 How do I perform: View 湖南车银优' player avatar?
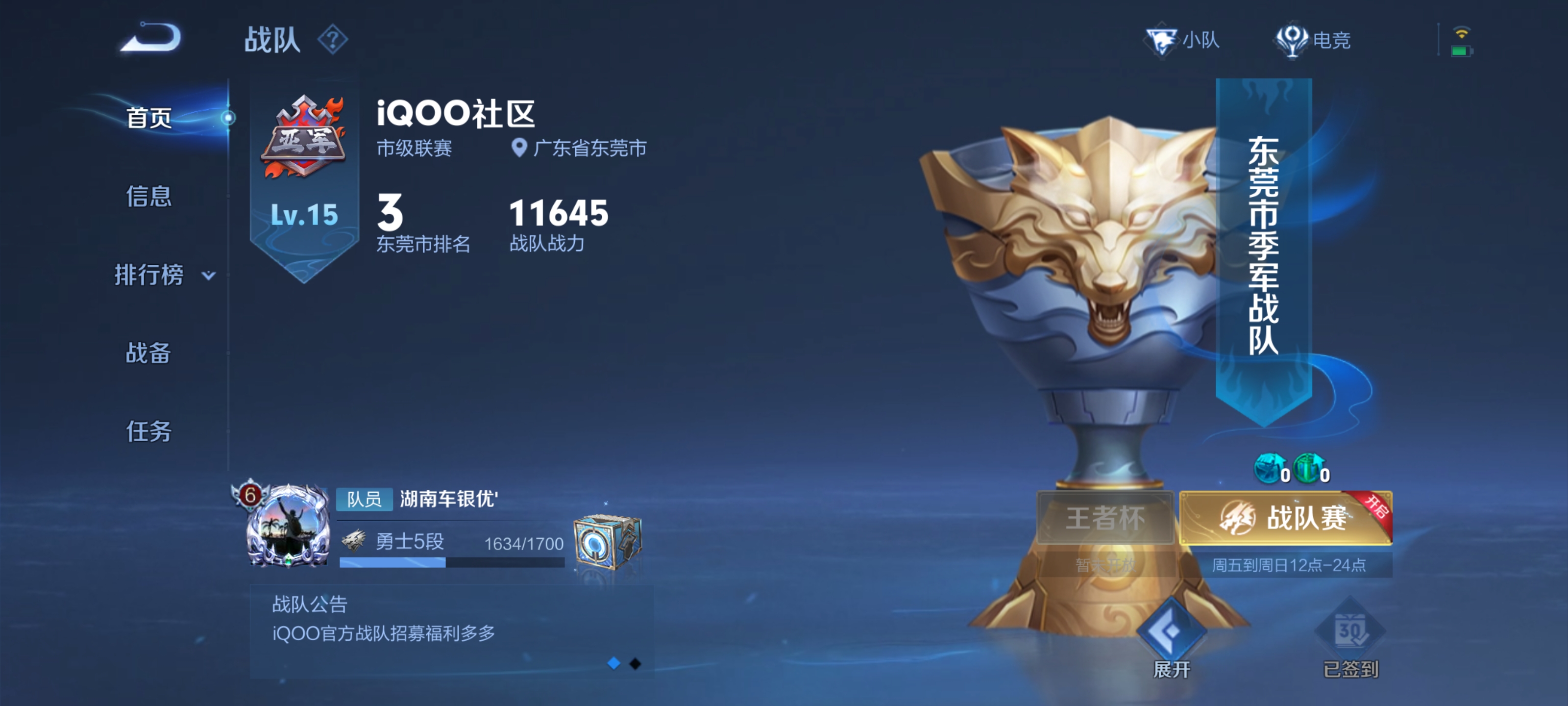pyautogui.click(x=287, y=526)
